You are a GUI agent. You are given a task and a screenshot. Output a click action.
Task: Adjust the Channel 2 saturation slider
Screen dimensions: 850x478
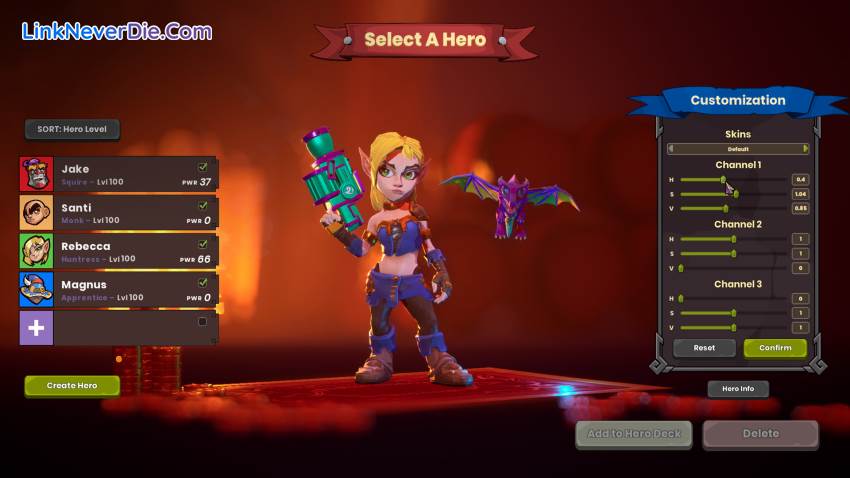click(x=733, y=254)
